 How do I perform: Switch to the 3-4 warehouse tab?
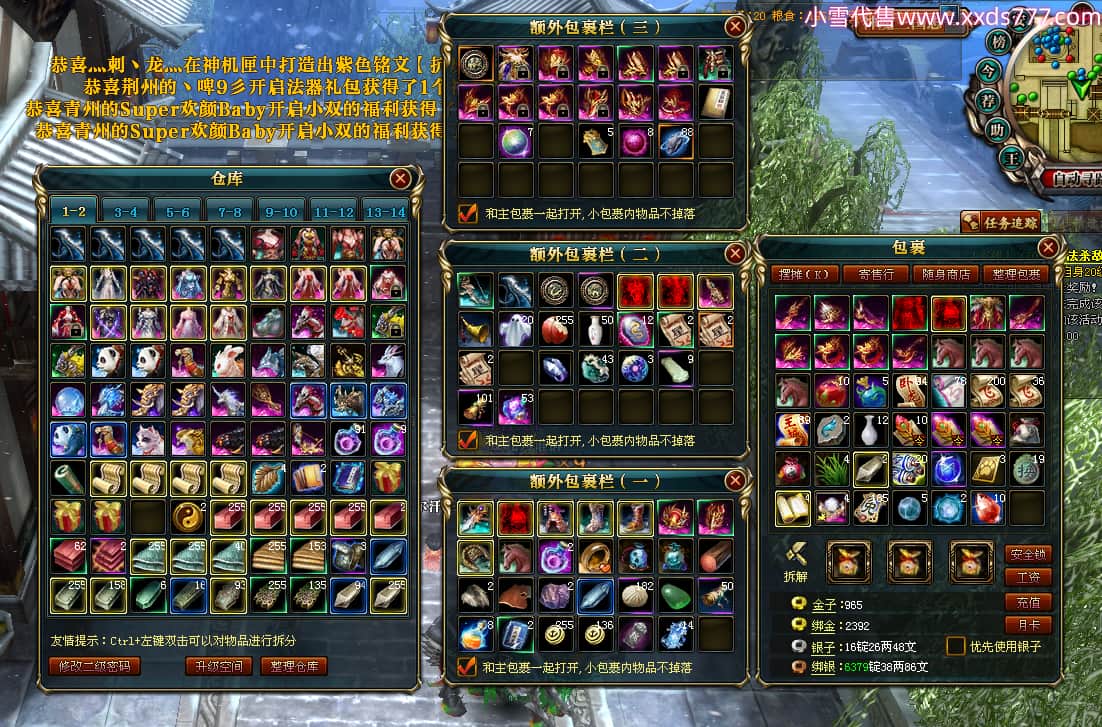point(126,212)
